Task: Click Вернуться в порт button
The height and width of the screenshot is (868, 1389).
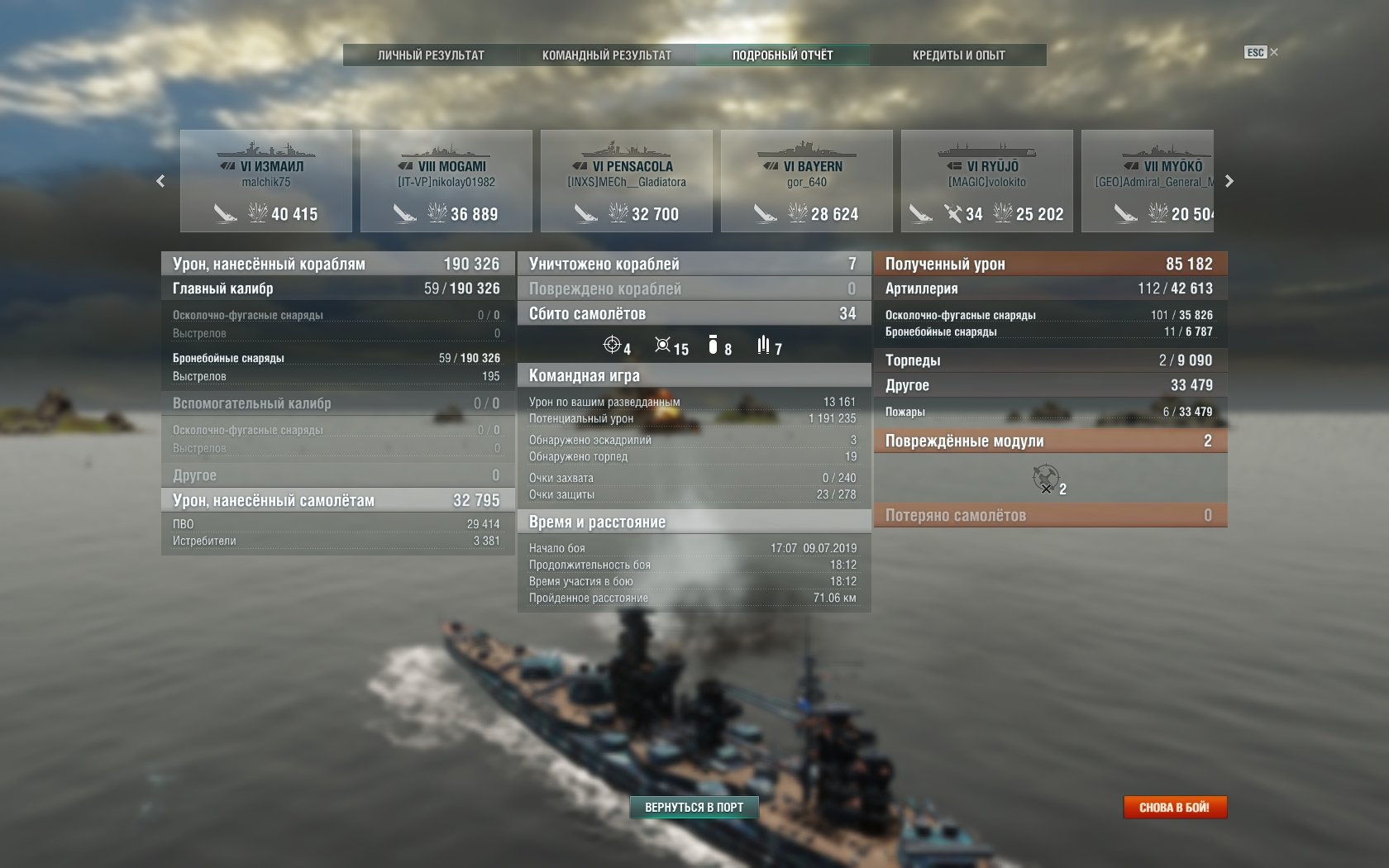Action: [694, 807]
